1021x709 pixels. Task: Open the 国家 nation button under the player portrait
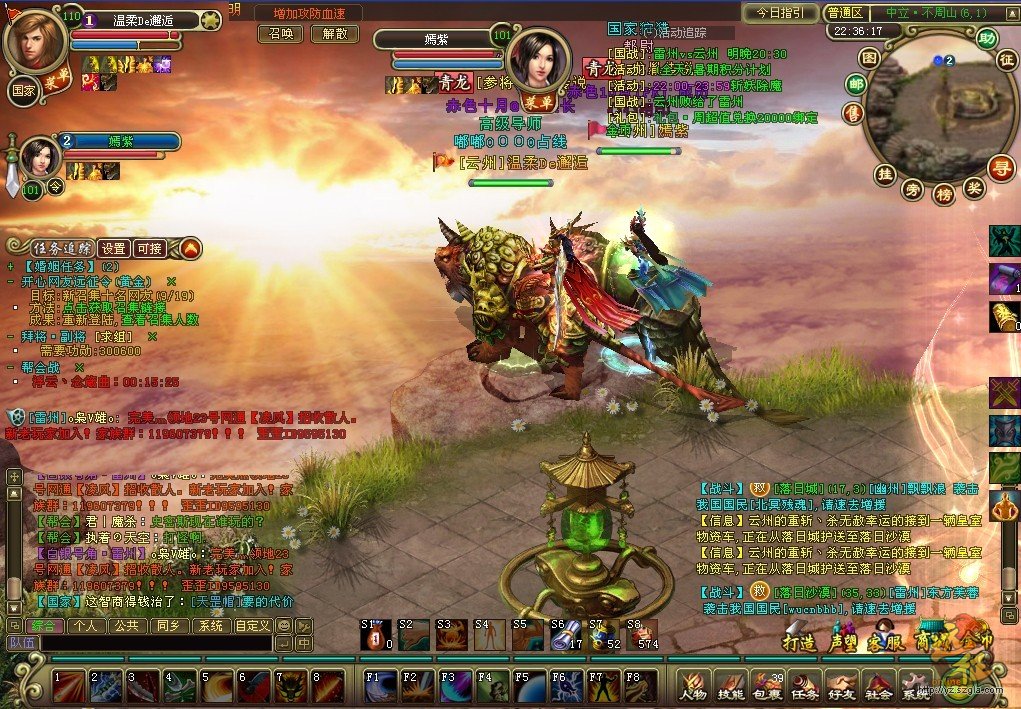point(23,89)
